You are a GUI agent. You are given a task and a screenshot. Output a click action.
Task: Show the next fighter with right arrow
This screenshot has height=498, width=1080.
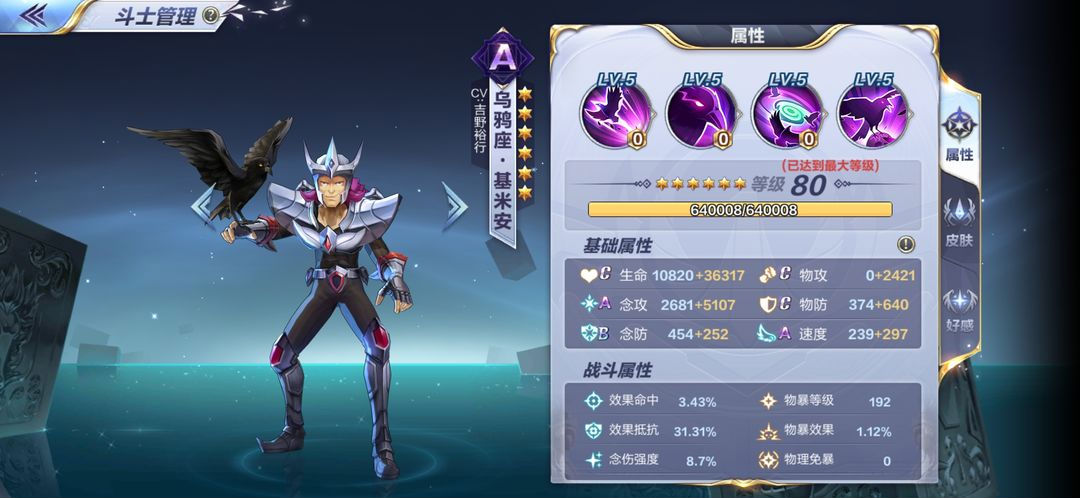coord(455,205)
